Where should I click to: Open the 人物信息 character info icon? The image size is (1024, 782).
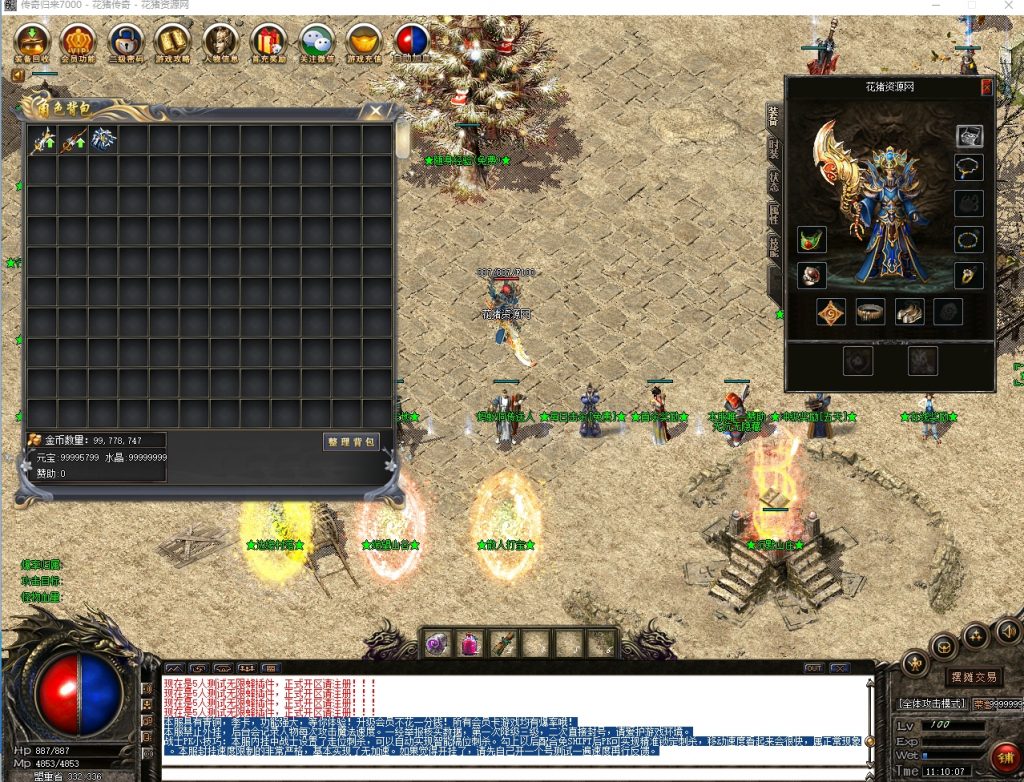point(220,41)
